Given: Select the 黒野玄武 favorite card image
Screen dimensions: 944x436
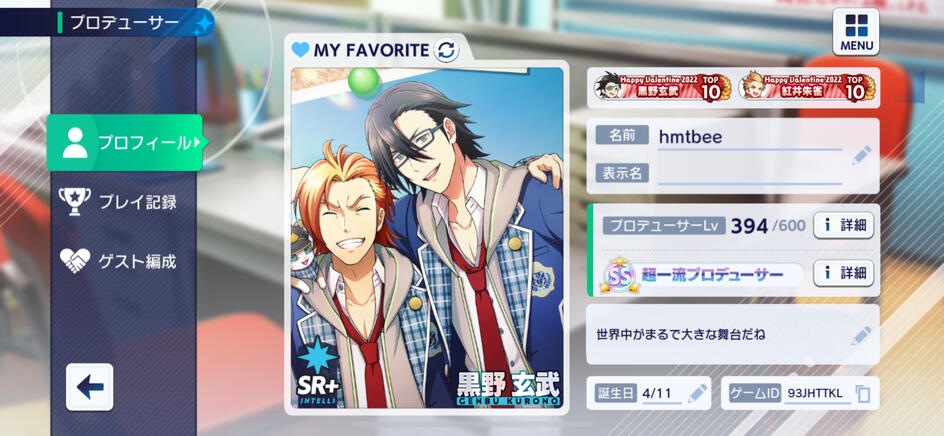Looking at the screenshot, I should [426, 240].
